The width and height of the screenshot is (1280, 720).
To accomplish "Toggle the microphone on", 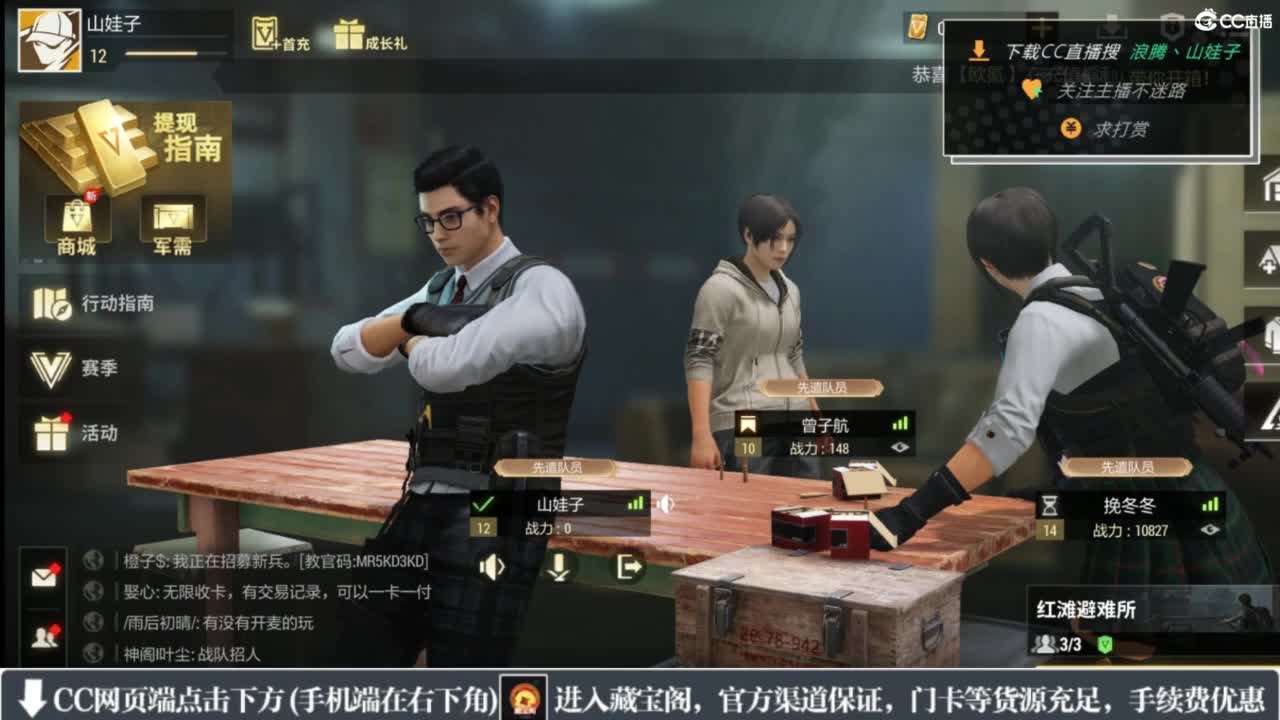I will click(559, 568).
